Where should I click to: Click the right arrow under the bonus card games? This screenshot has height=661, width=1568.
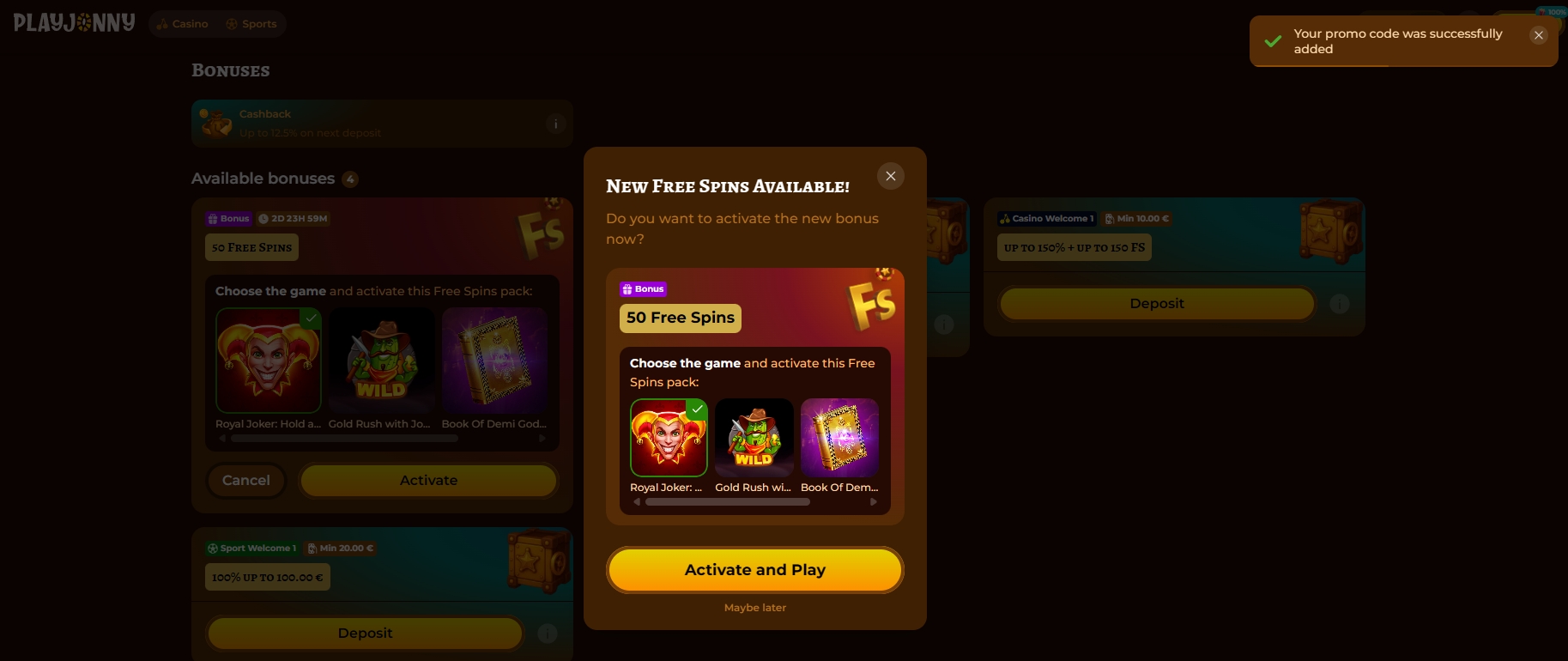(542, 438)
